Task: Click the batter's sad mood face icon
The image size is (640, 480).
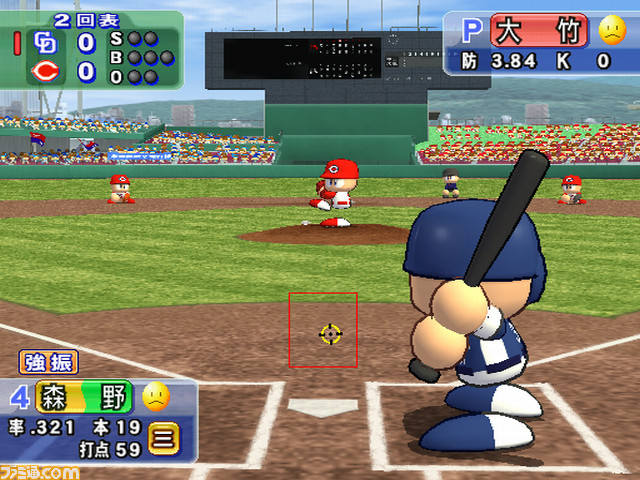Action: 155,398
